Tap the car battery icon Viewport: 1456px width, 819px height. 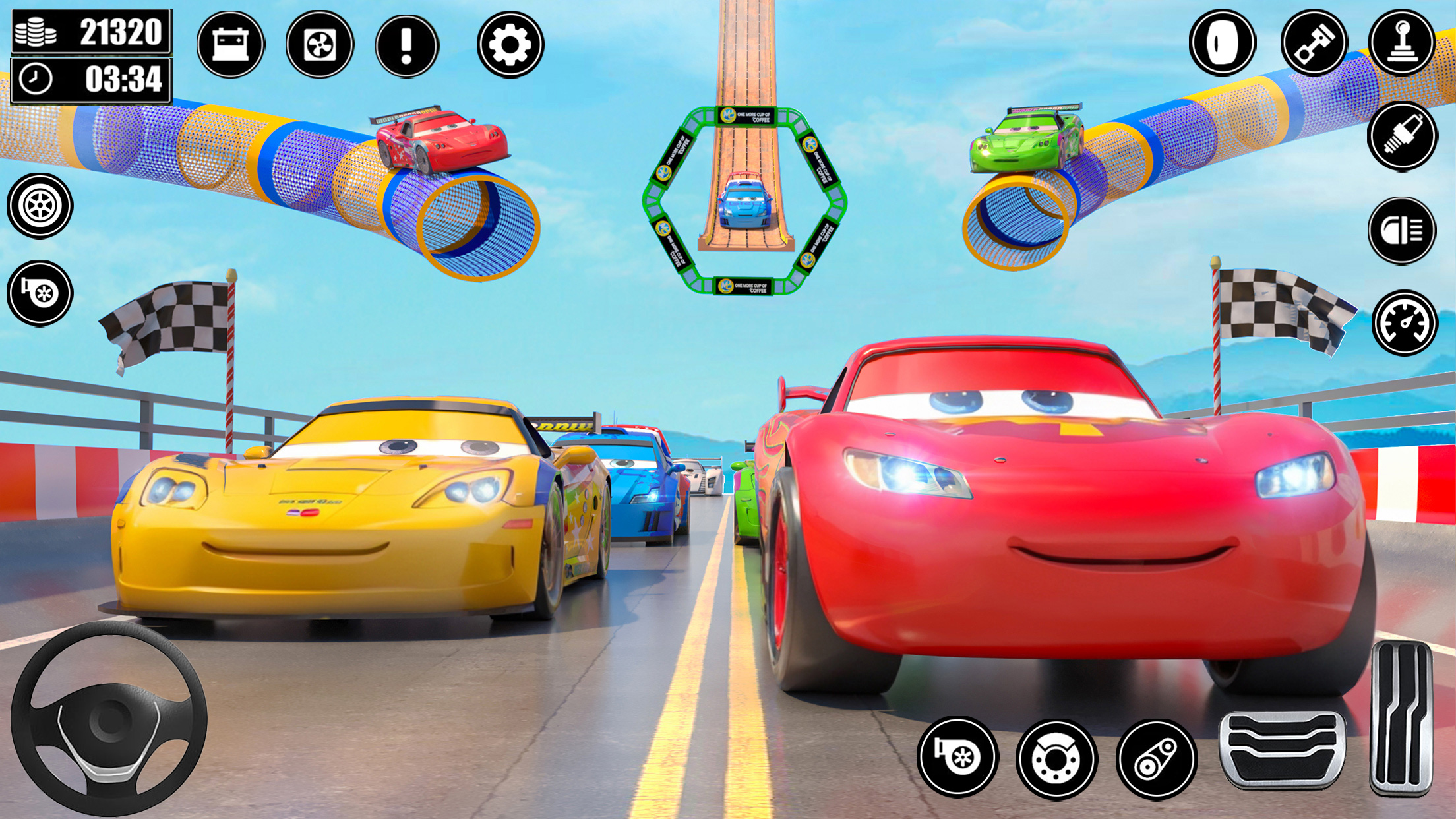230,45
